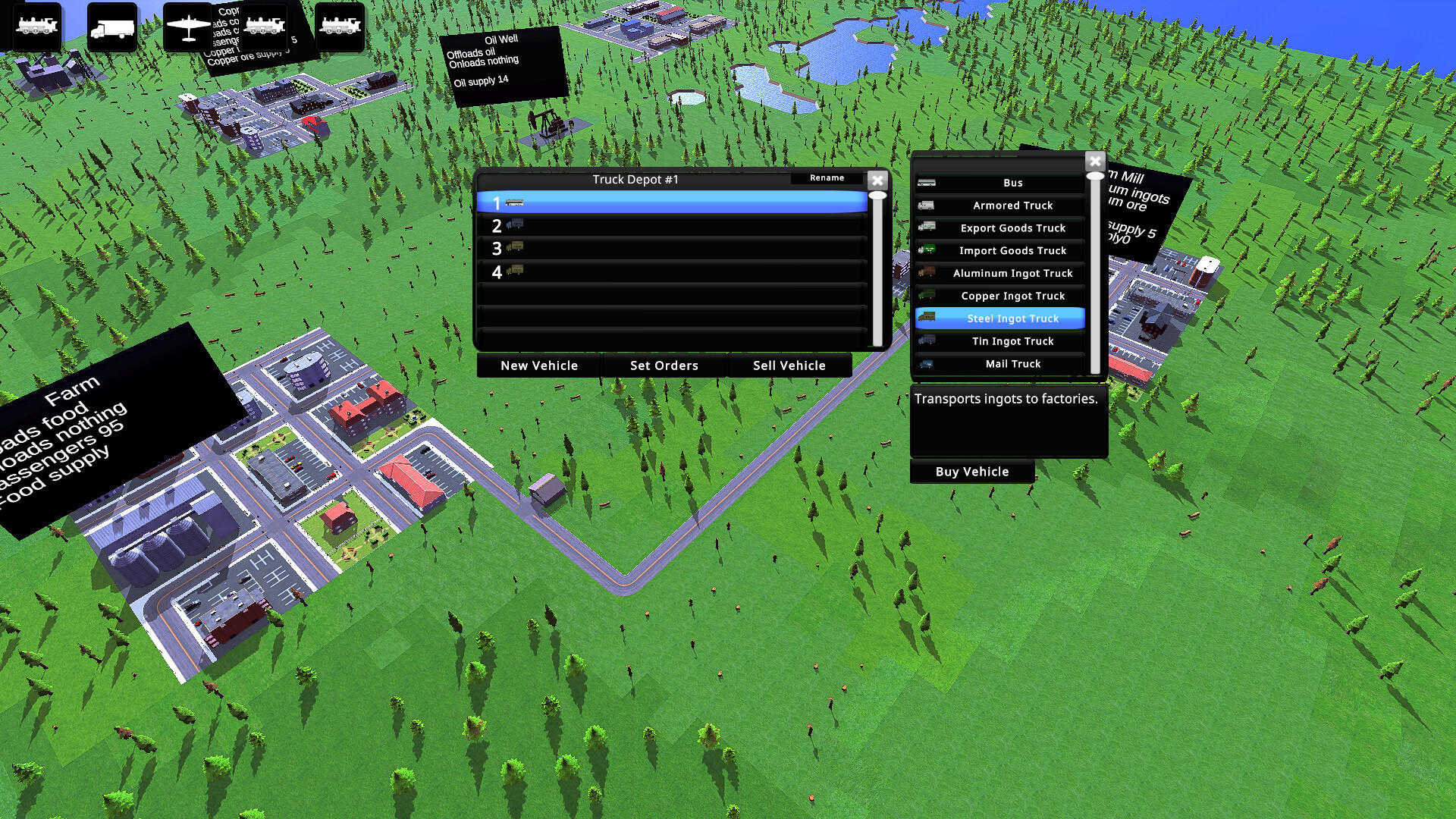Click Sell Vehicle for the selected truck
This screenshot has width=1456, height=819.
pyautogui.click(x=789, y=366)
